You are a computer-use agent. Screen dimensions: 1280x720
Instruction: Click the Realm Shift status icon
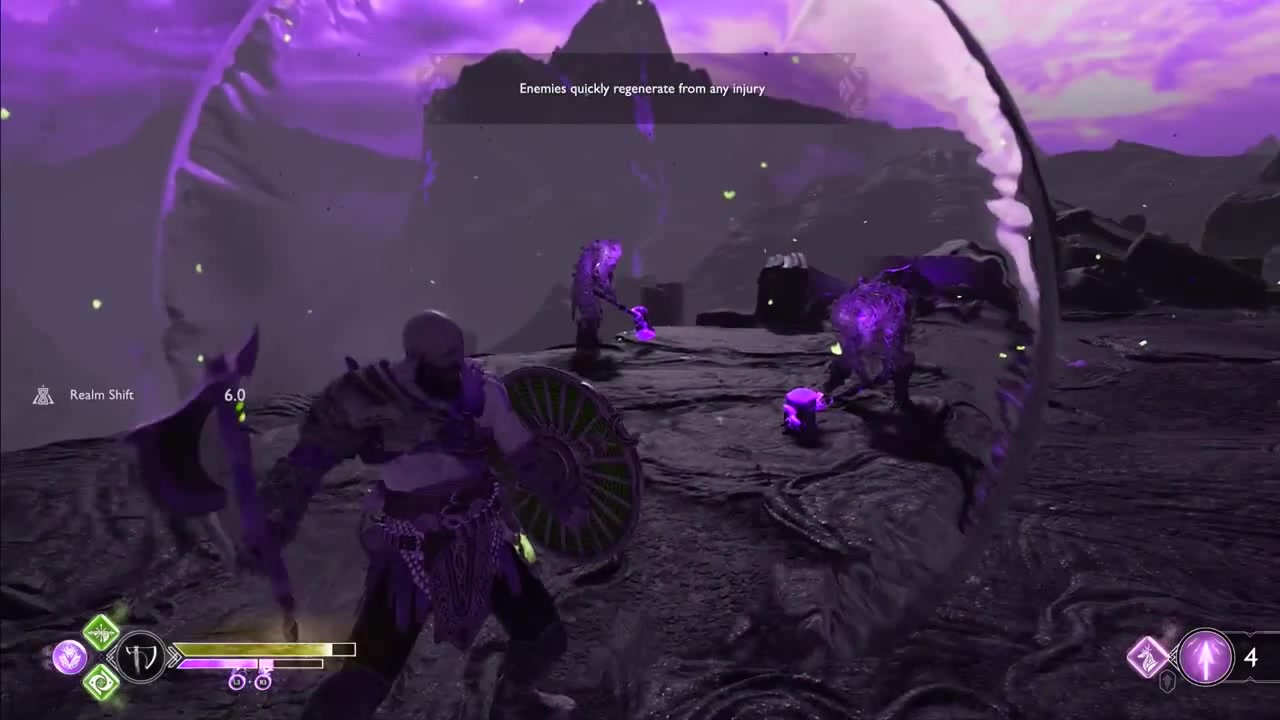point(43,395)
